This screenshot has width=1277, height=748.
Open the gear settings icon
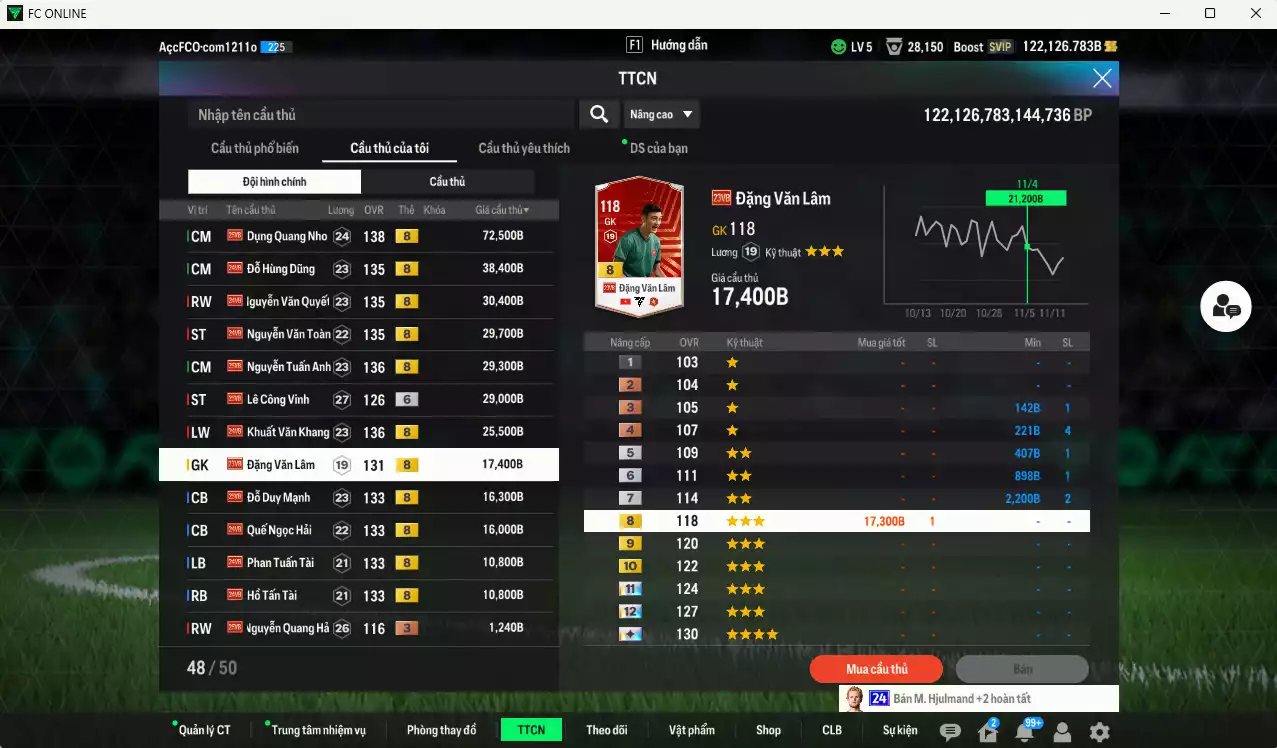1099,732
